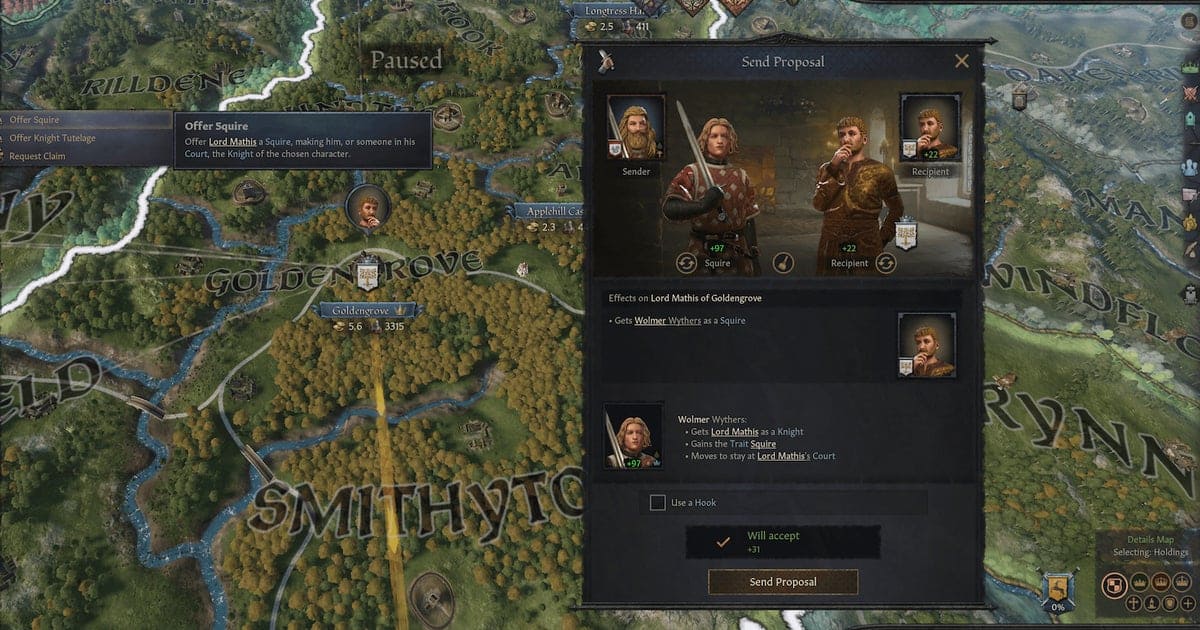
Task: Select Offer Knight Tutelage from the list
Action: tap(52, 138)
